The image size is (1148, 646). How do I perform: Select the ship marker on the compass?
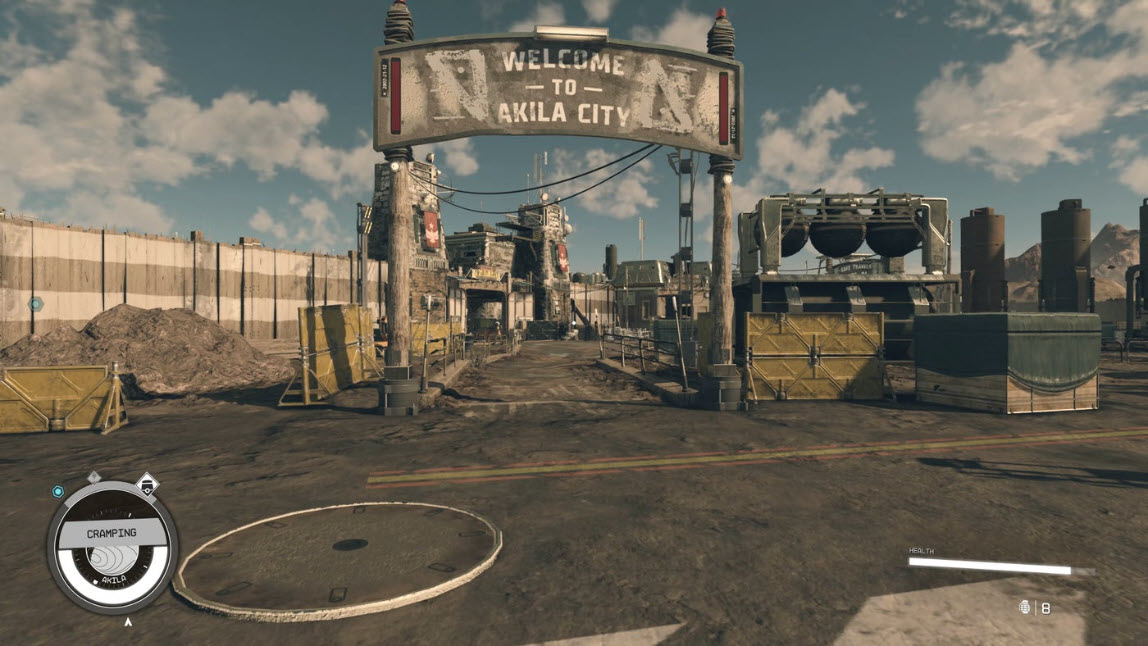click(146, 486)
